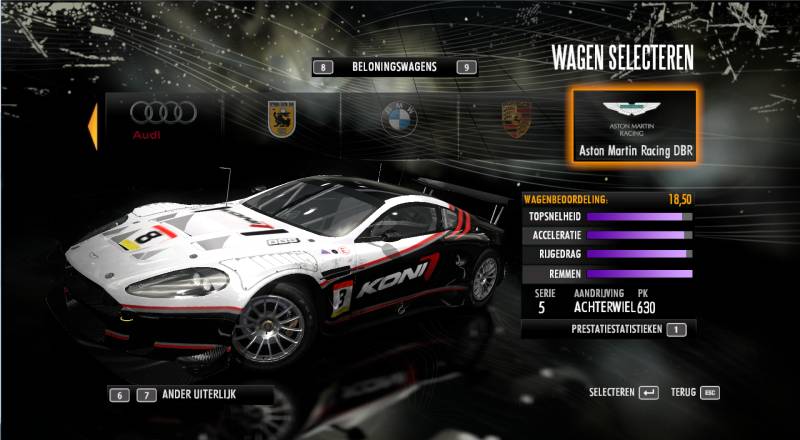Select the Audi manufacturer logo
Screen dimensions: 800x440
click(162, 119)
